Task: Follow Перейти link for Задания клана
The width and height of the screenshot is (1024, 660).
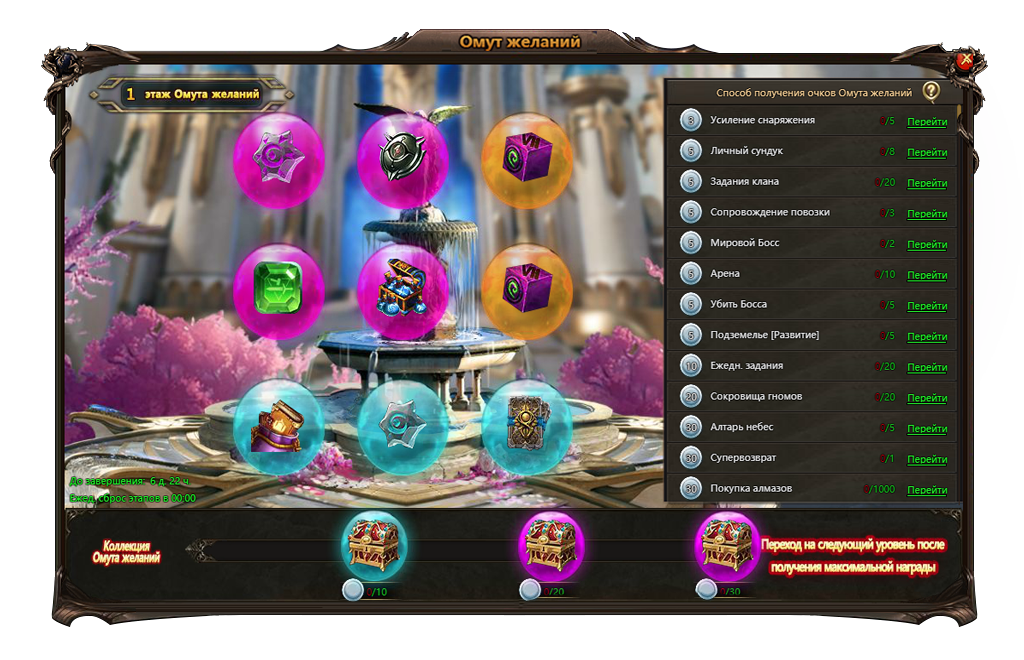Action: 927,183
